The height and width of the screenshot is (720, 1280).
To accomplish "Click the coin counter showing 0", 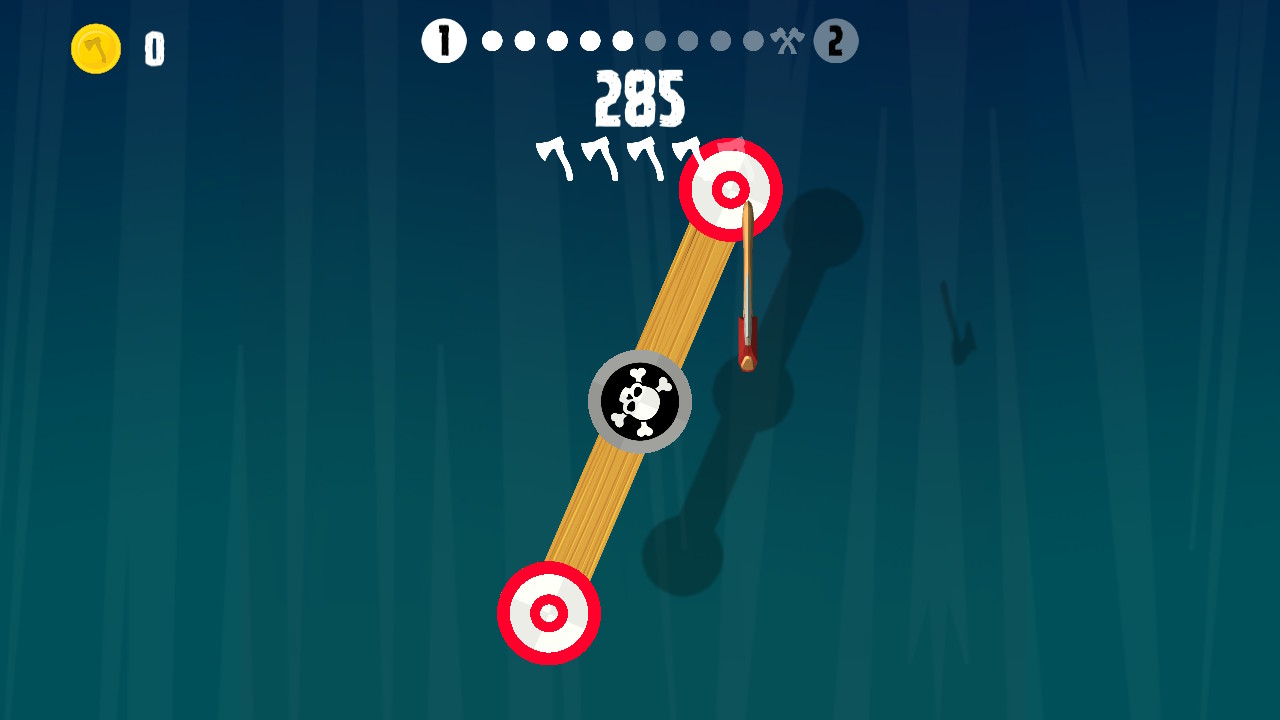I will click(x=155, y=49).
